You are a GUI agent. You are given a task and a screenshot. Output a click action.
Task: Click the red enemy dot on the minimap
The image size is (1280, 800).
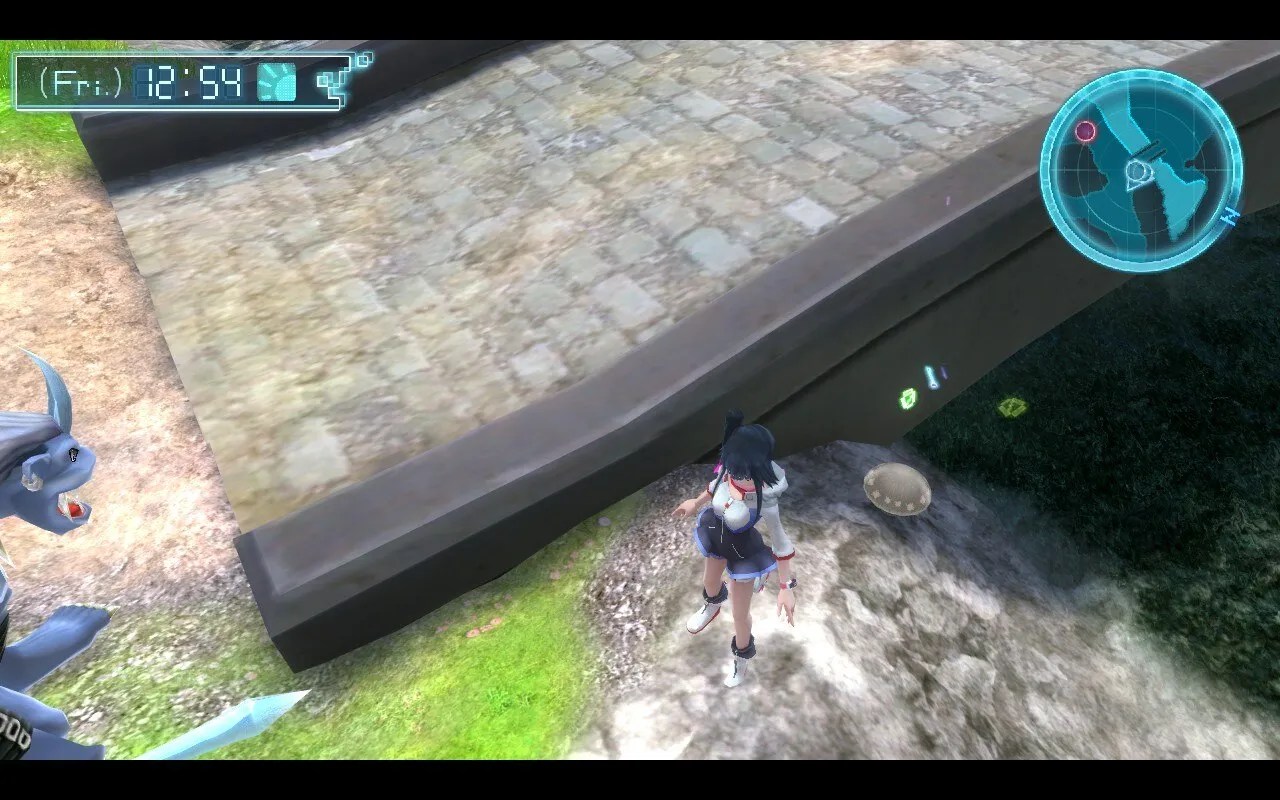click(x=1086, y=130)
